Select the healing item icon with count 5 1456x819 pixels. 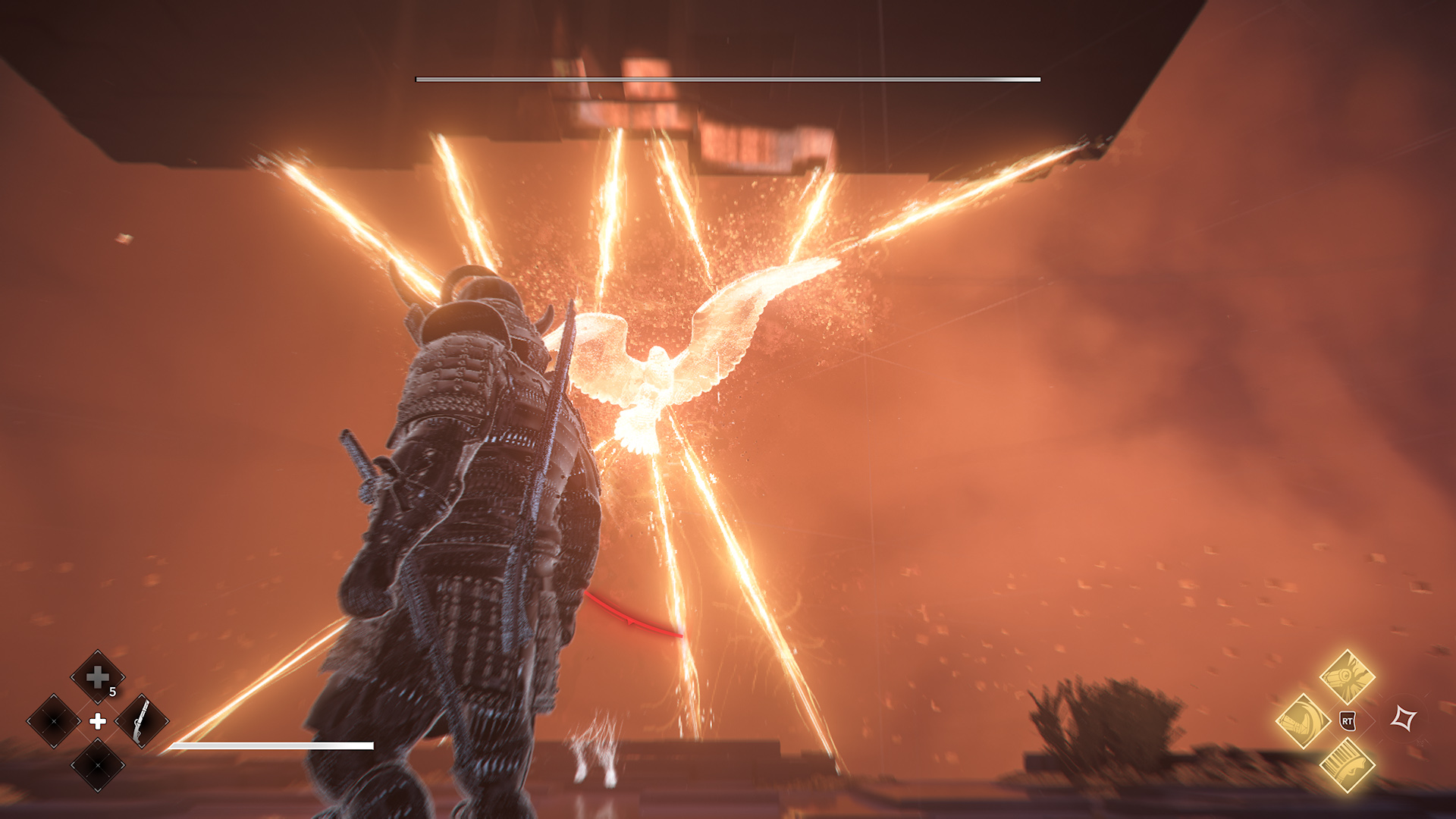(97, 678)
